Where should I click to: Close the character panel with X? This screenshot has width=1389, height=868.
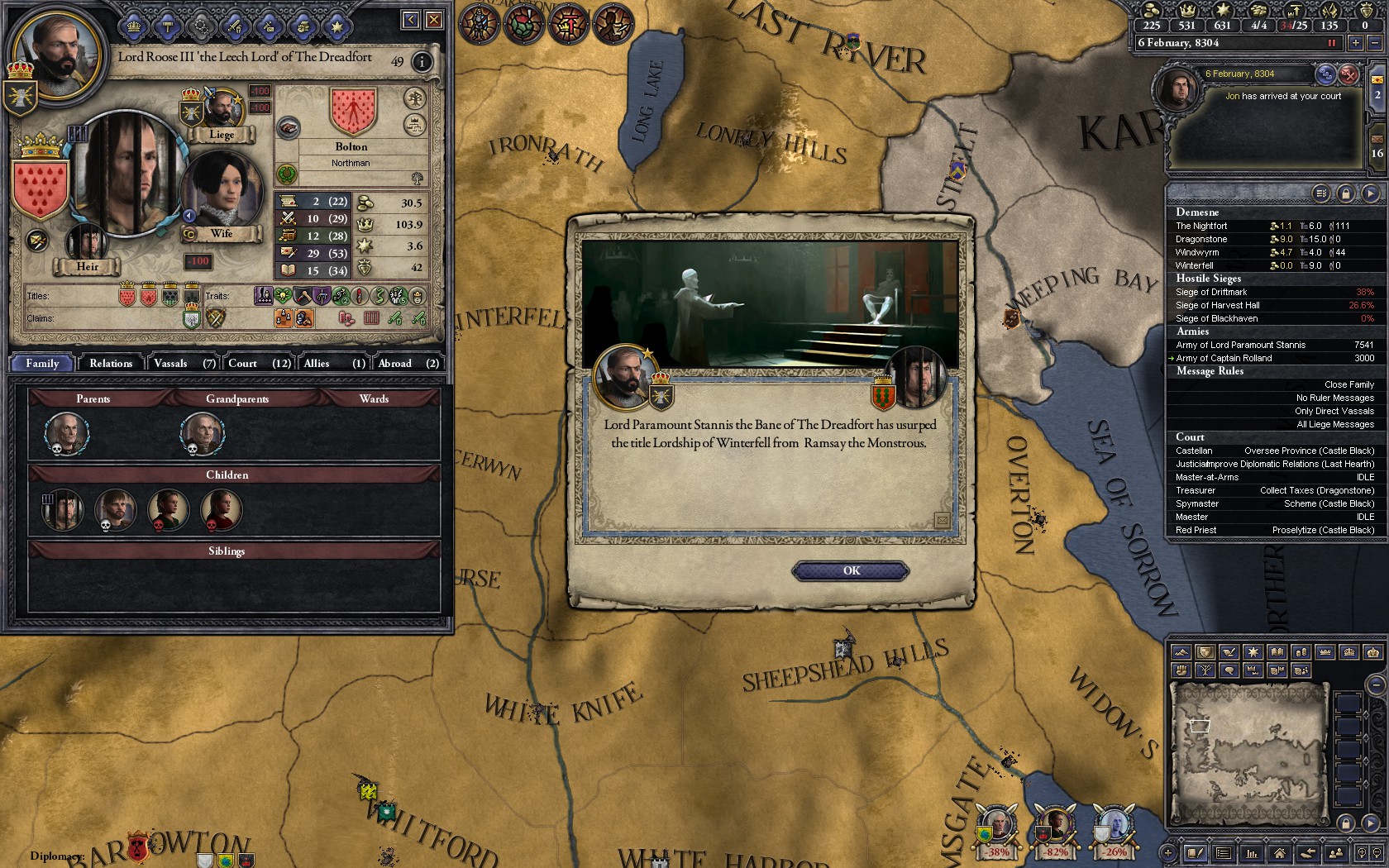point(433,20)
